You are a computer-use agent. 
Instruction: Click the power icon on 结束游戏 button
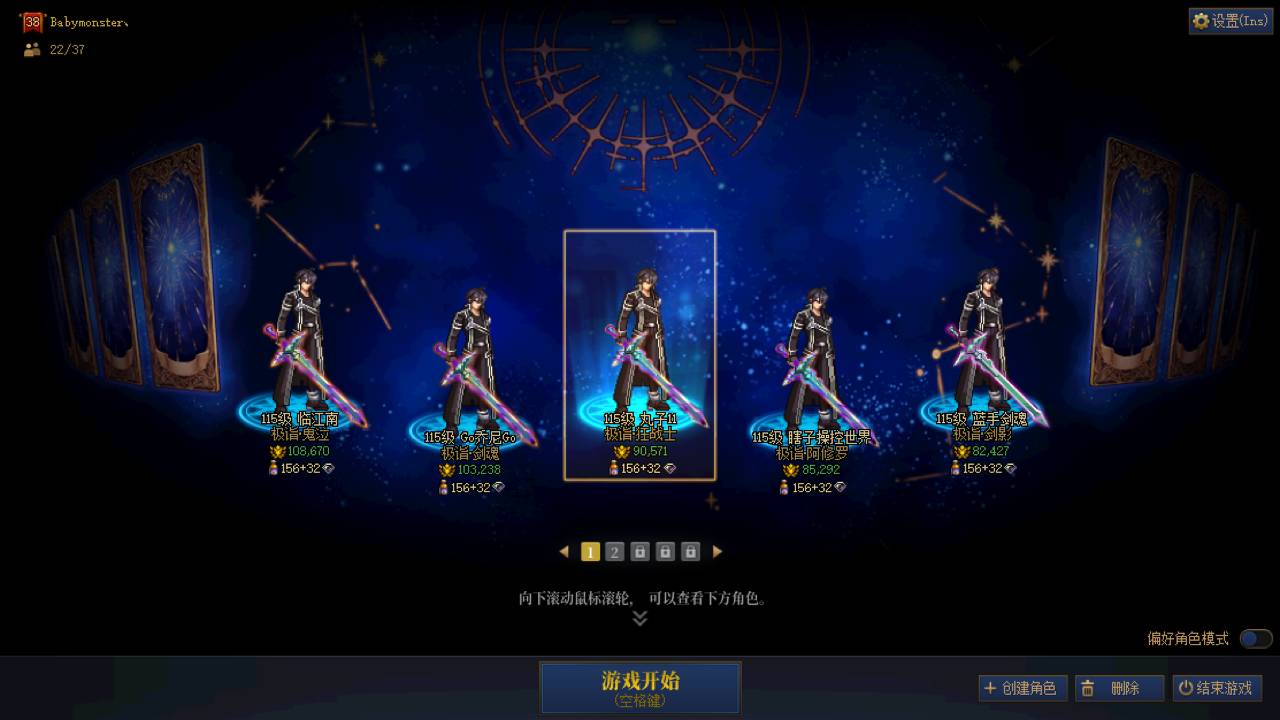pos(1185,688)
